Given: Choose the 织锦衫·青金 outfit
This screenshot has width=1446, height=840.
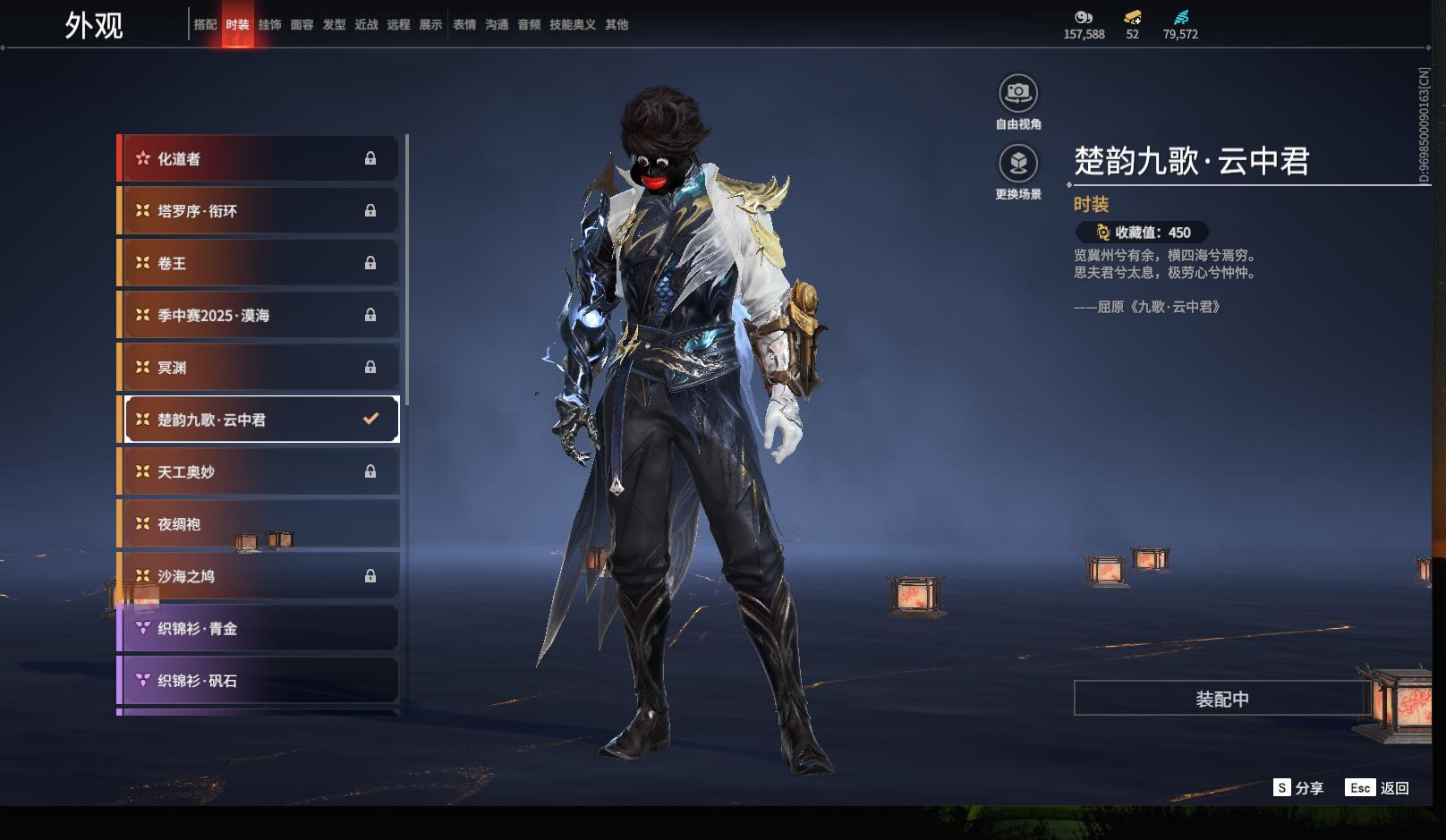Looking at the screenshot, I should point(259,628).
